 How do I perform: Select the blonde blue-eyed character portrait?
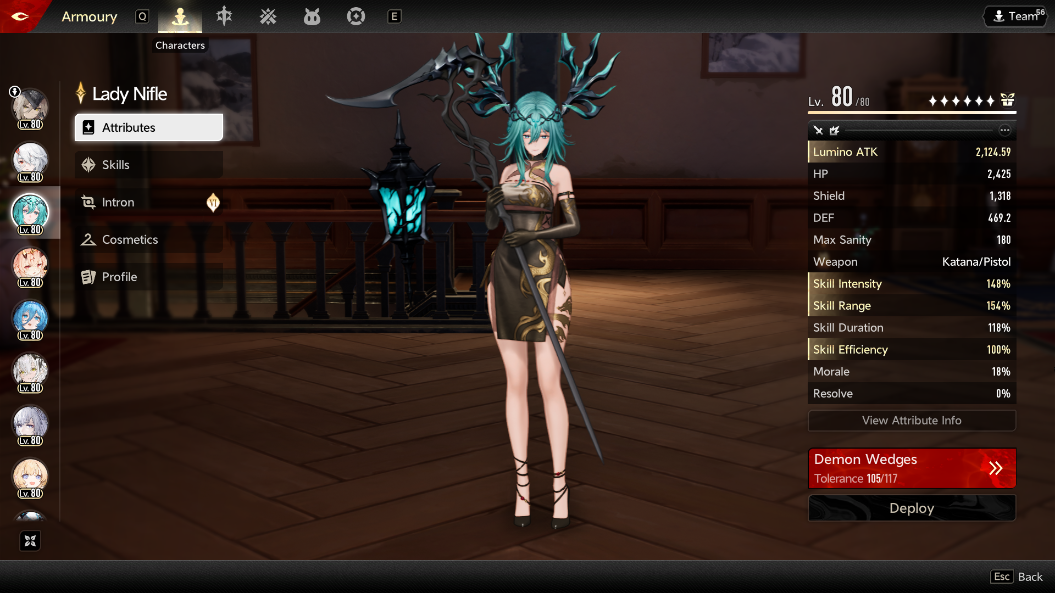30,477
